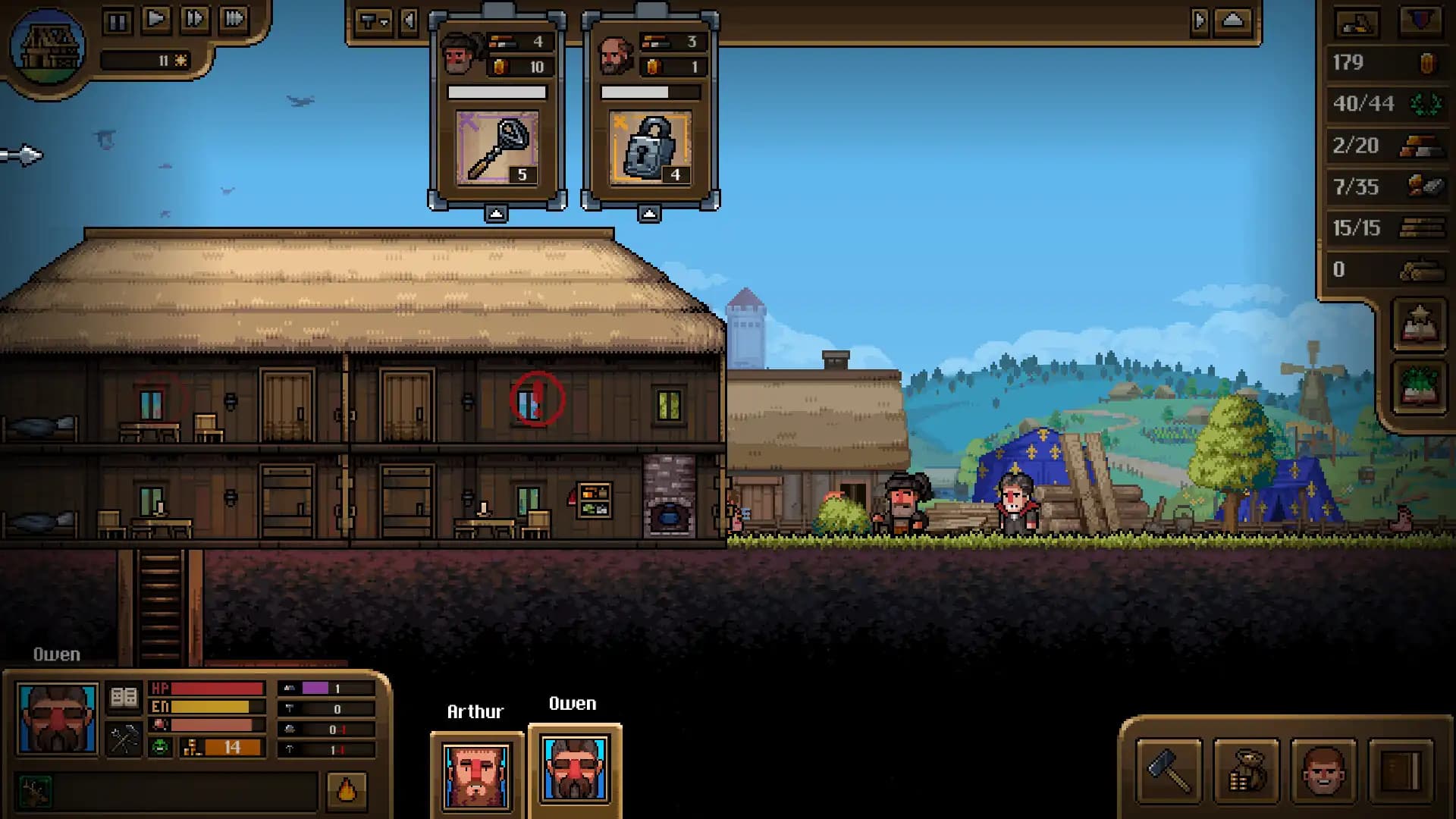Click the play speed button
1456x819 pixels.
157,20
